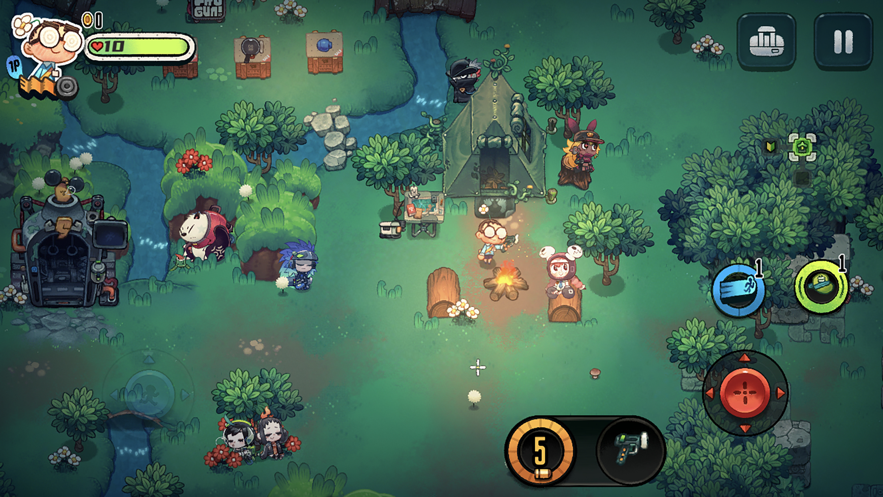Pause the game
The image size is (883, 497).
(843, 41)
